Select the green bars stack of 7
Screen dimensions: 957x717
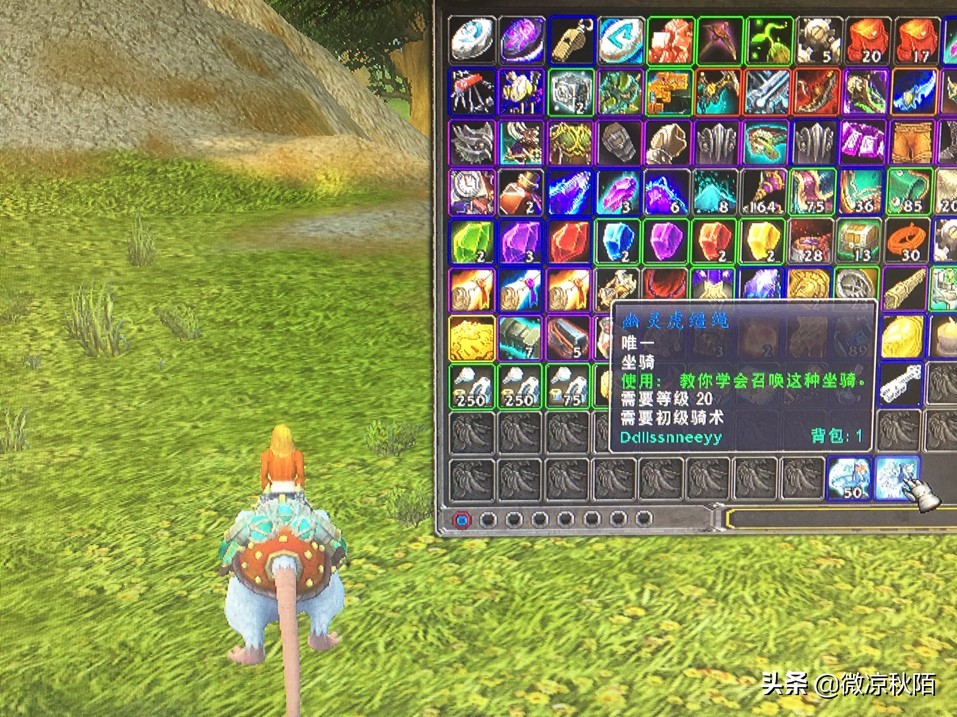click(522, 336)
